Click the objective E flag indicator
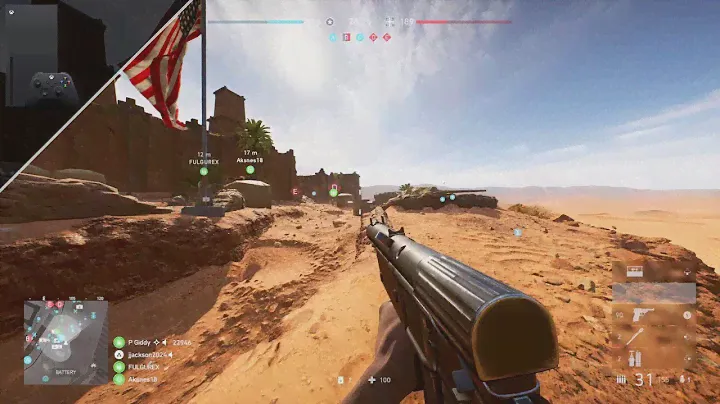 tap(386, 37)
